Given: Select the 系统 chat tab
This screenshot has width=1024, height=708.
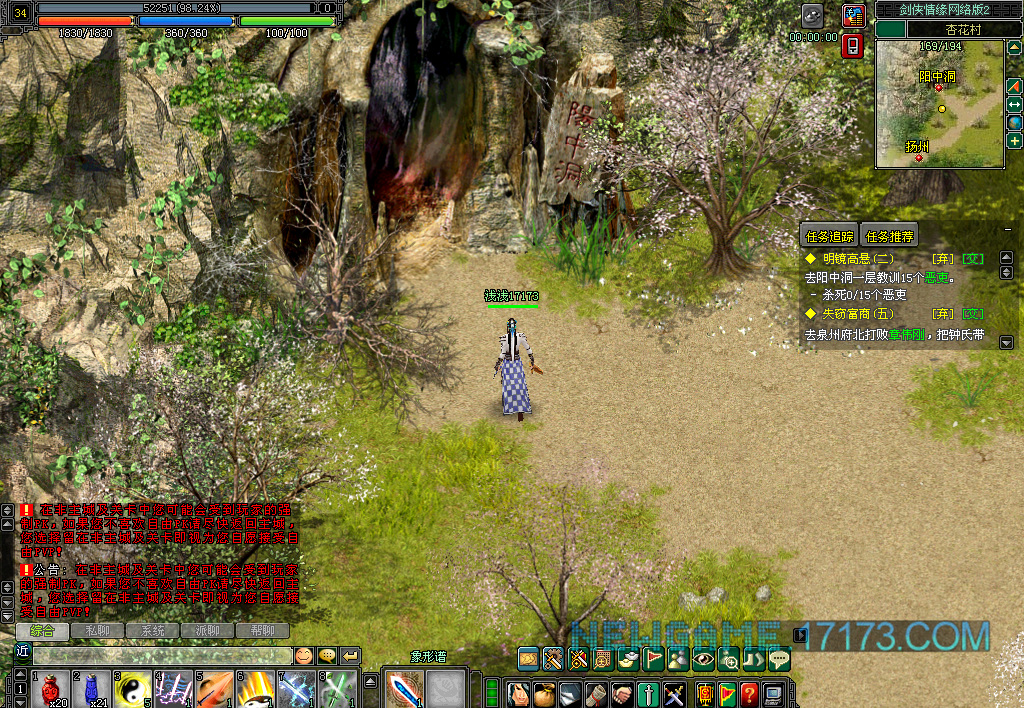Looking at the screenshot, I should [x=152, y=631].
